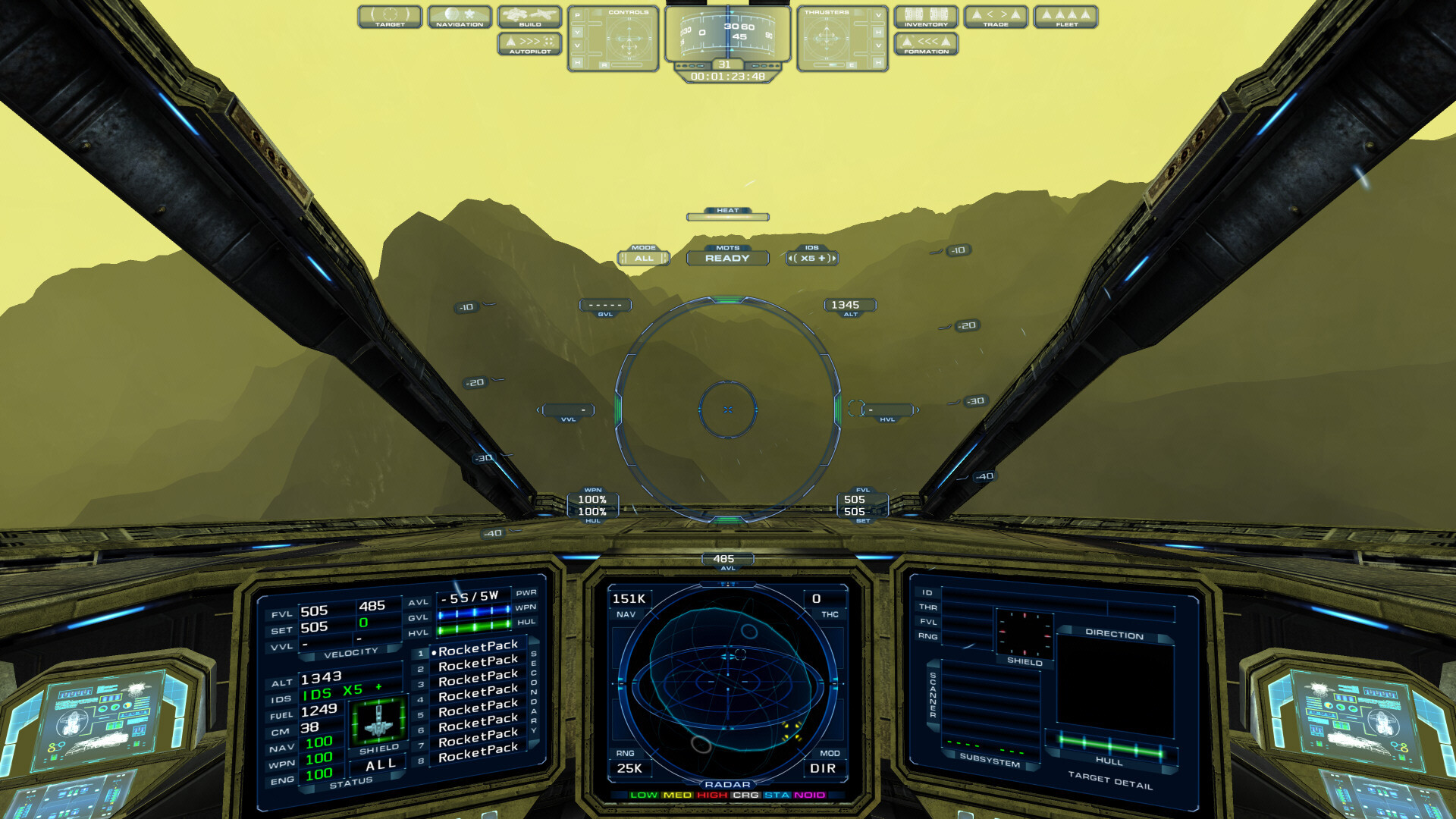Switch weapon MODE from ALL
The image size is (1456, 819).
(645, 259)
